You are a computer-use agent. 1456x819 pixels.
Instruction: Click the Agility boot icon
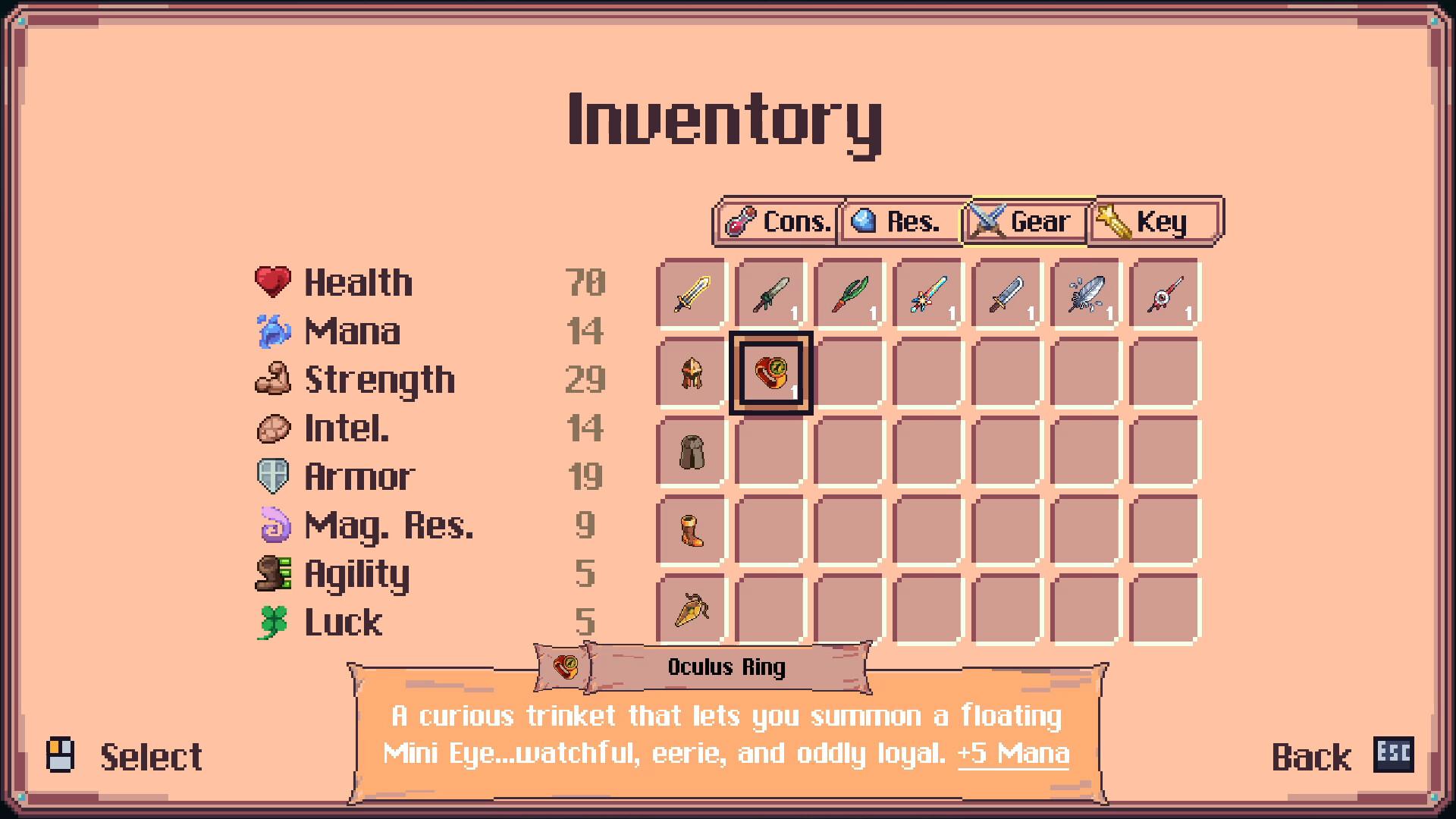[x=275, y=574]
